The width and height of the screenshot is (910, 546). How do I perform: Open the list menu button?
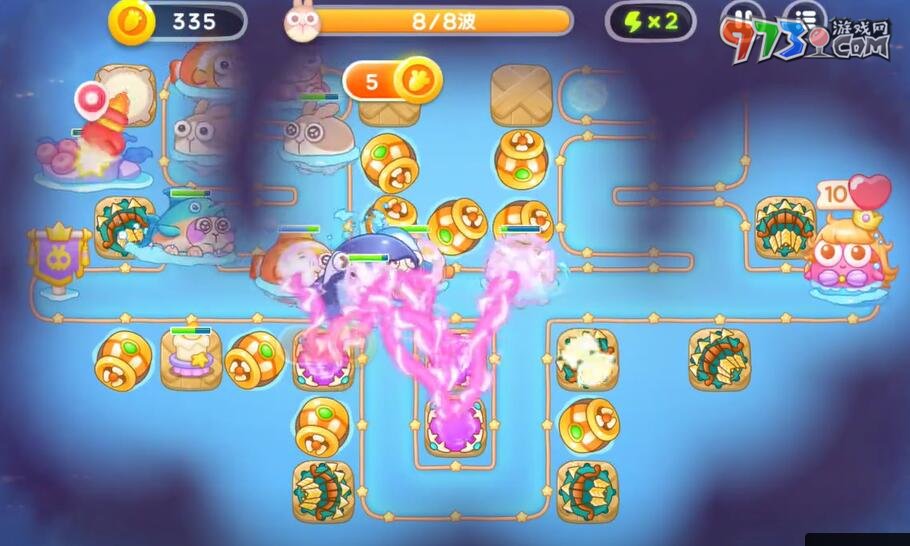point(803,20)
